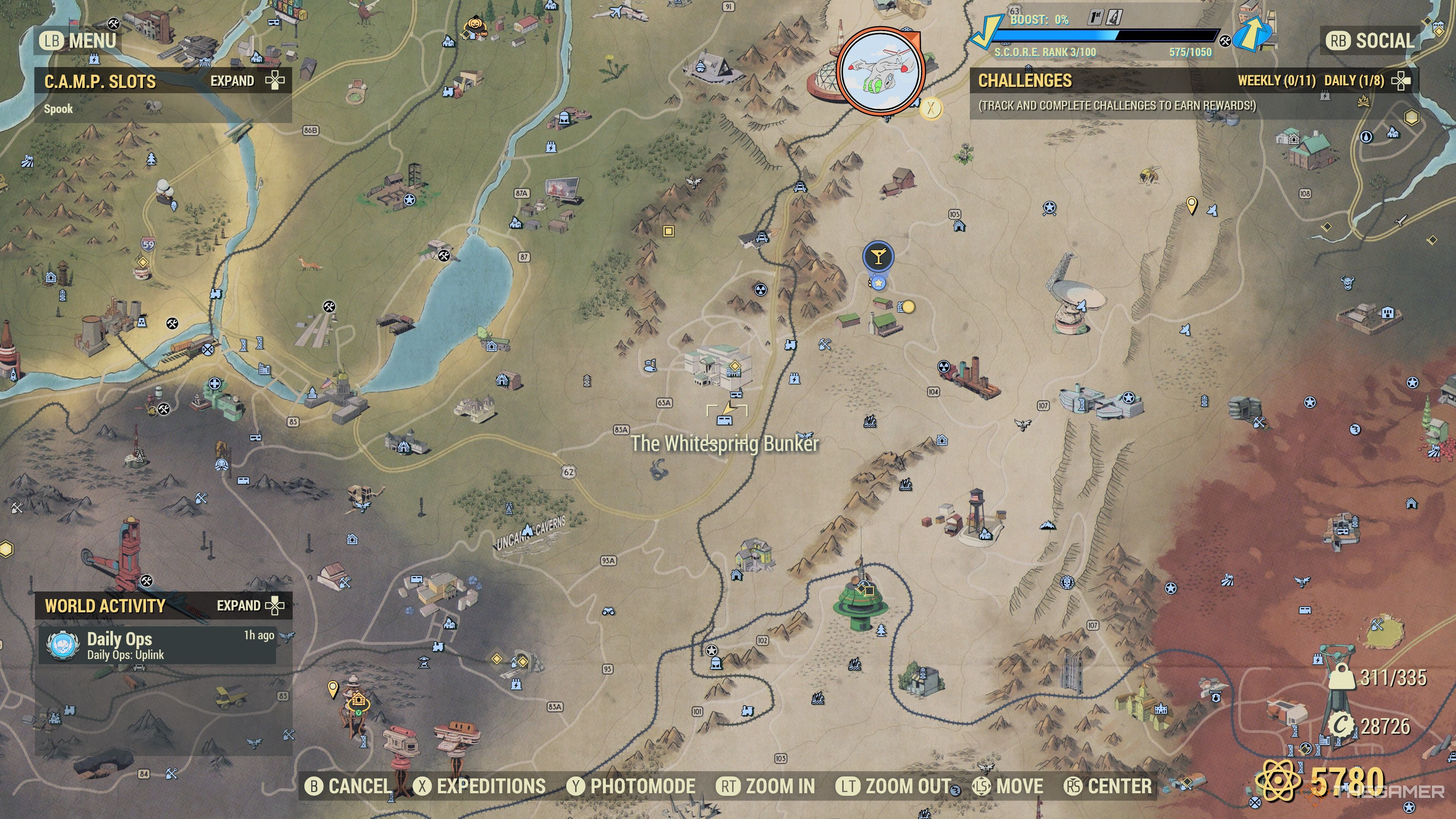Select the pumpkin event icon on map
Screen dimensions: 1456x819
pyautogui.click(x=474, y=25)
